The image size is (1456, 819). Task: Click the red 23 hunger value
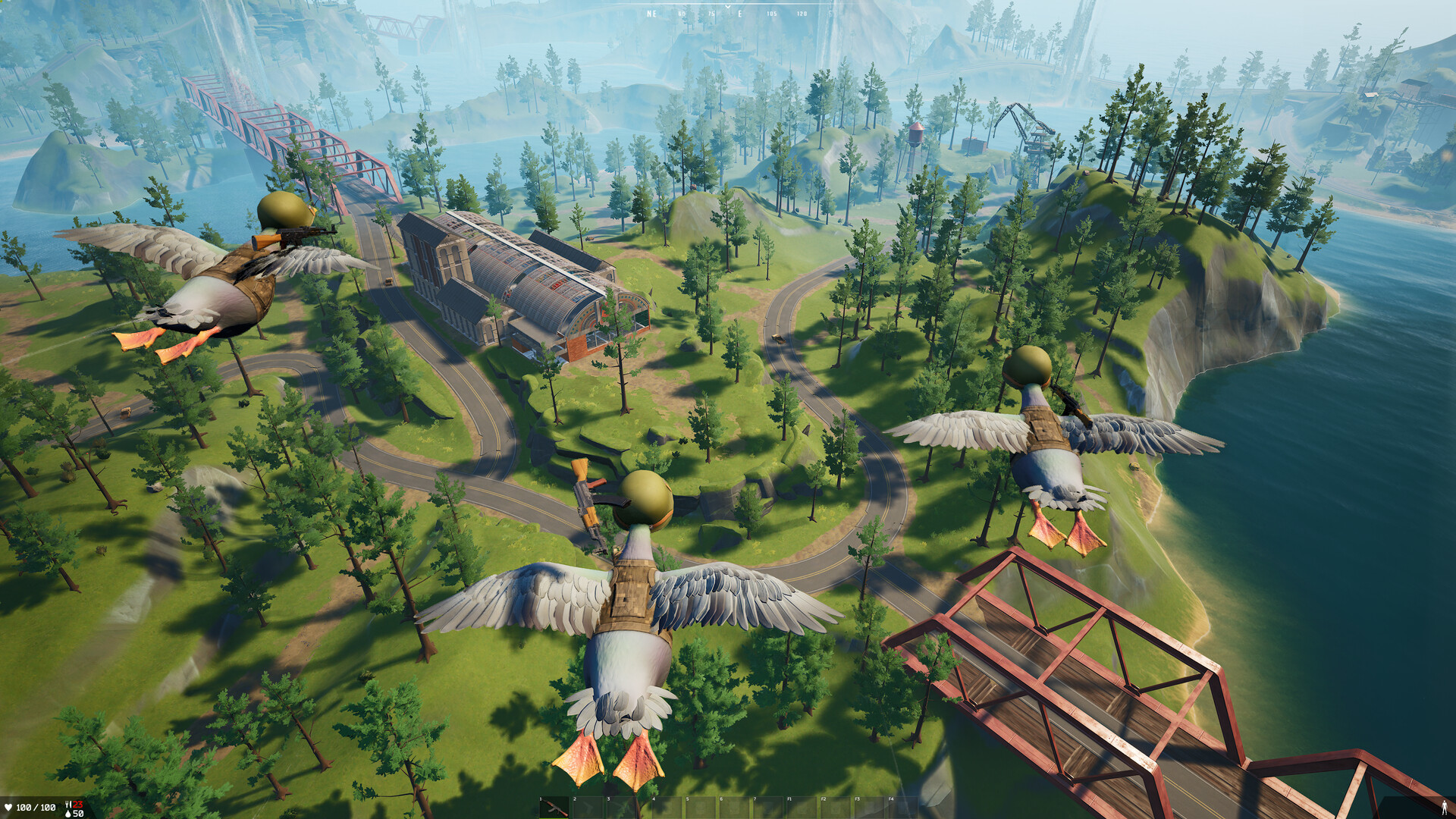77,804
